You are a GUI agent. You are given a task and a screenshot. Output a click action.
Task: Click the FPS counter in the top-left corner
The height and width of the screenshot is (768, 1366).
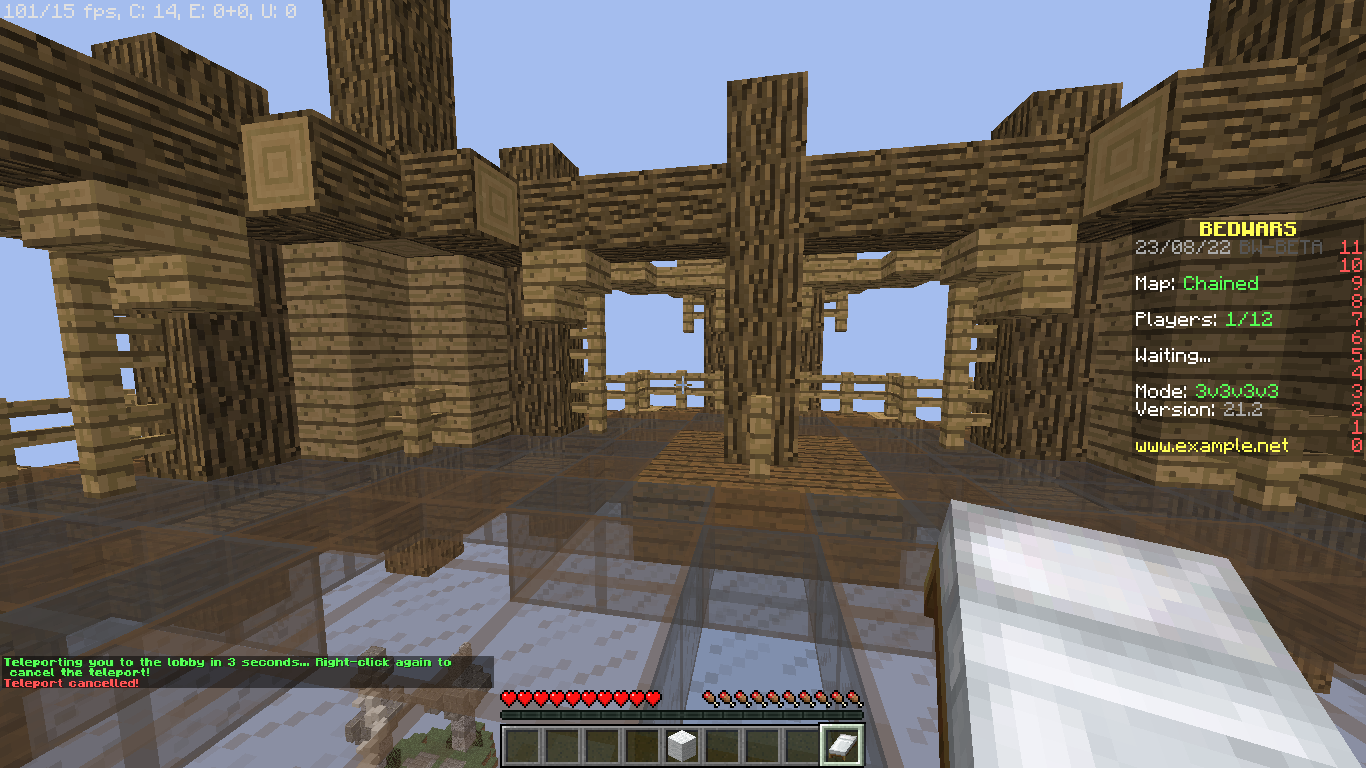coord(60,11)
